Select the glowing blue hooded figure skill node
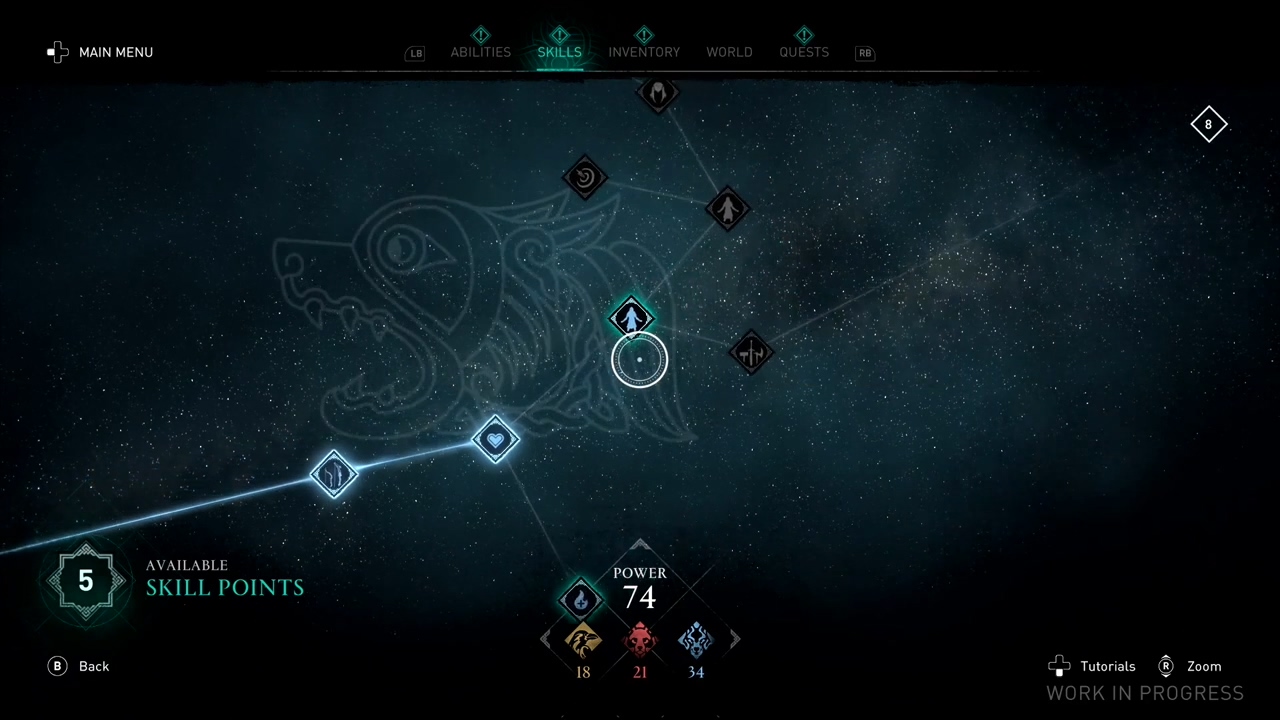The image size is (1280, 720). (x=631, y=320)
